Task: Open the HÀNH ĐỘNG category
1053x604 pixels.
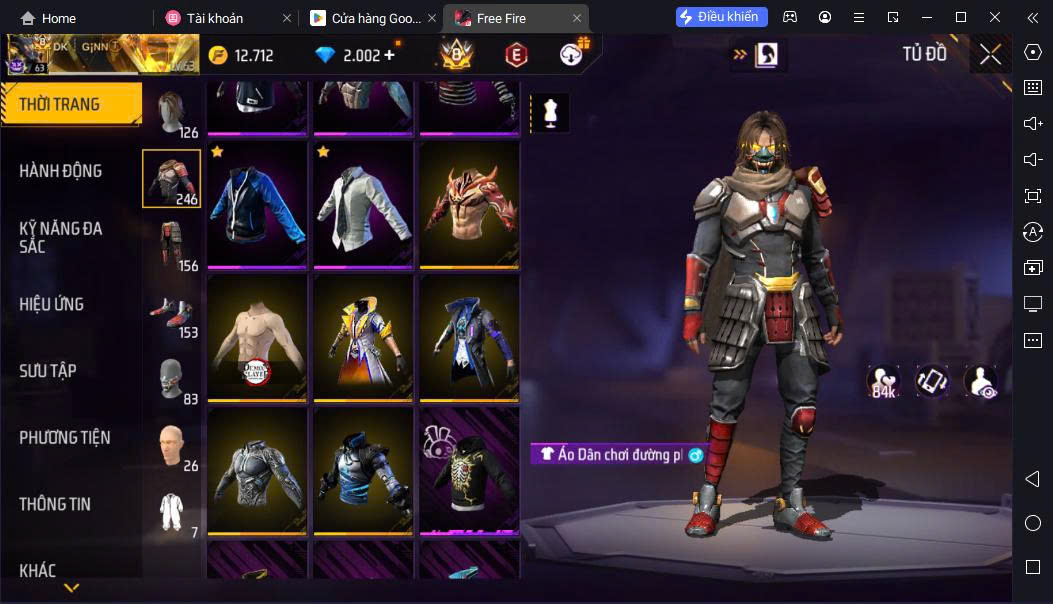Action: [61, 171]
